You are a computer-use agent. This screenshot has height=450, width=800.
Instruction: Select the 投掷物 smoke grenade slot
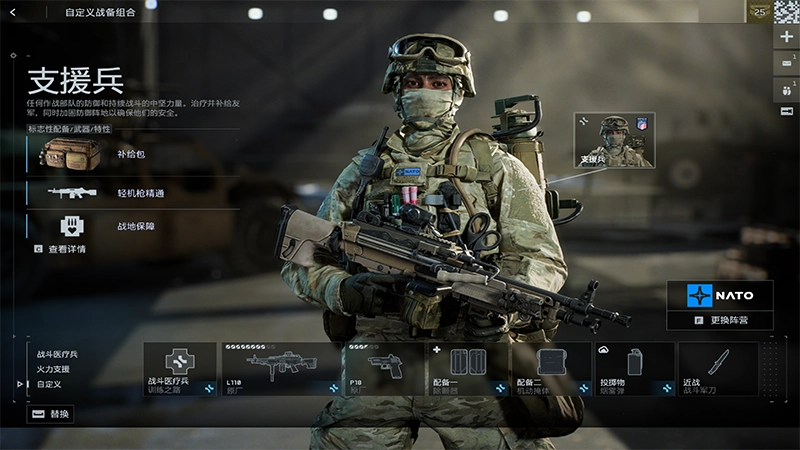(x=634, y=368)
